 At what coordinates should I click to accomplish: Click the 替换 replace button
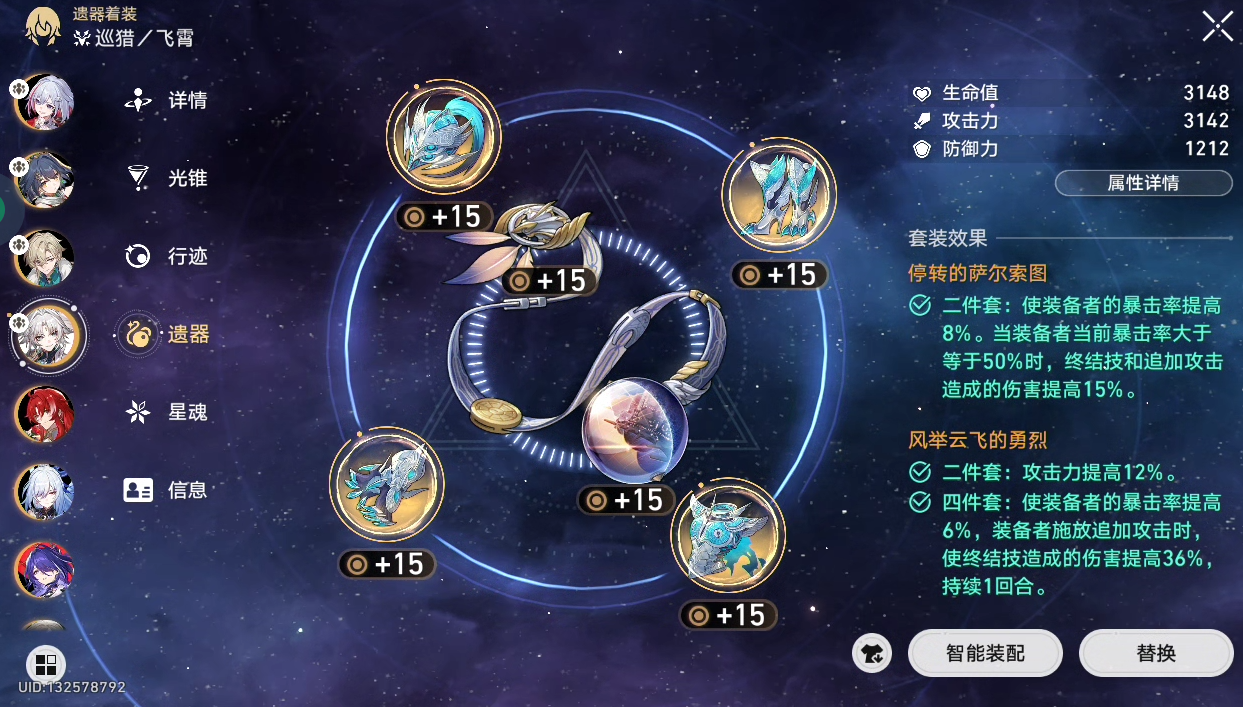click(1156, 654)
